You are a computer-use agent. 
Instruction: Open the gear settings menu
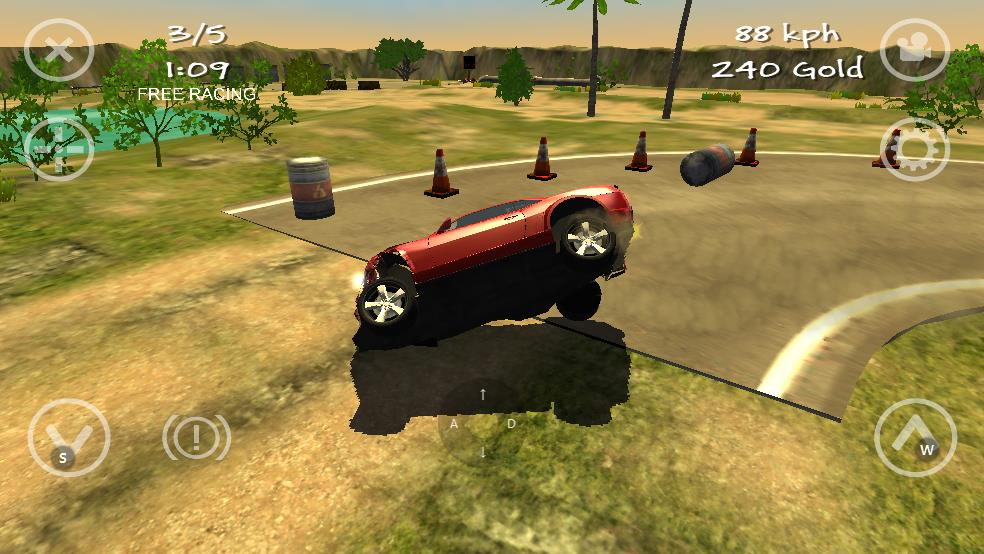(914, 150)
